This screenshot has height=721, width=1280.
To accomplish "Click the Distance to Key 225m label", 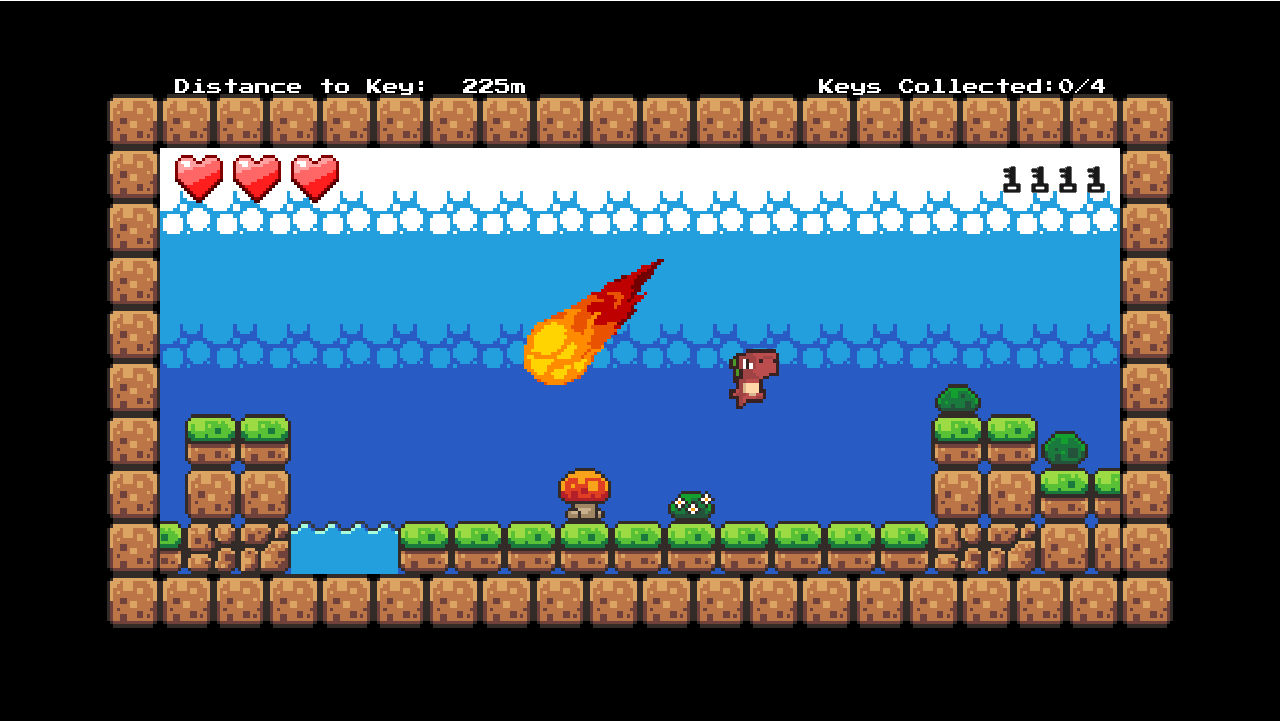I will click(x=352, y=86).
